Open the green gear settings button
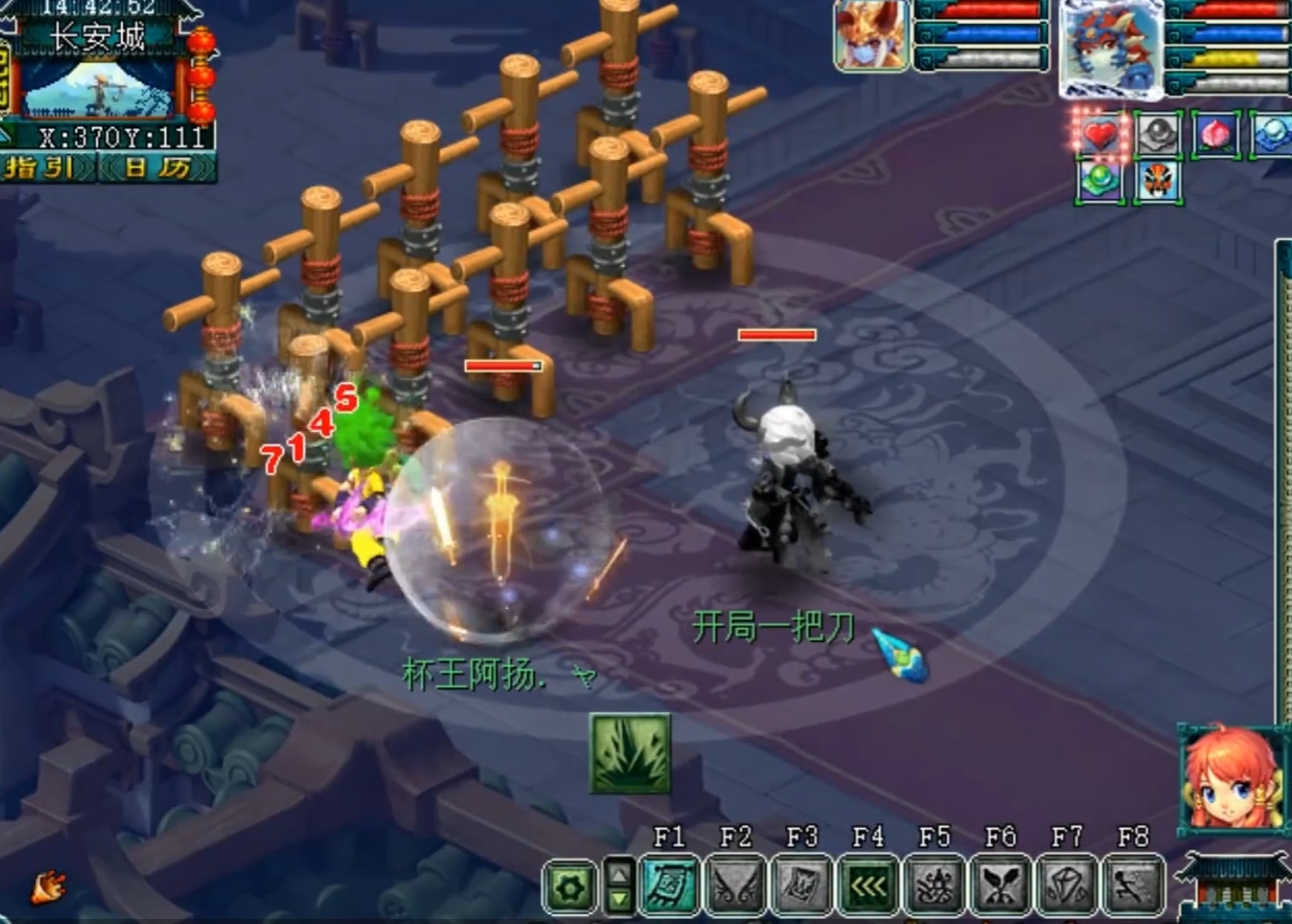This screenshot has width=1292, height=924. 570,888
